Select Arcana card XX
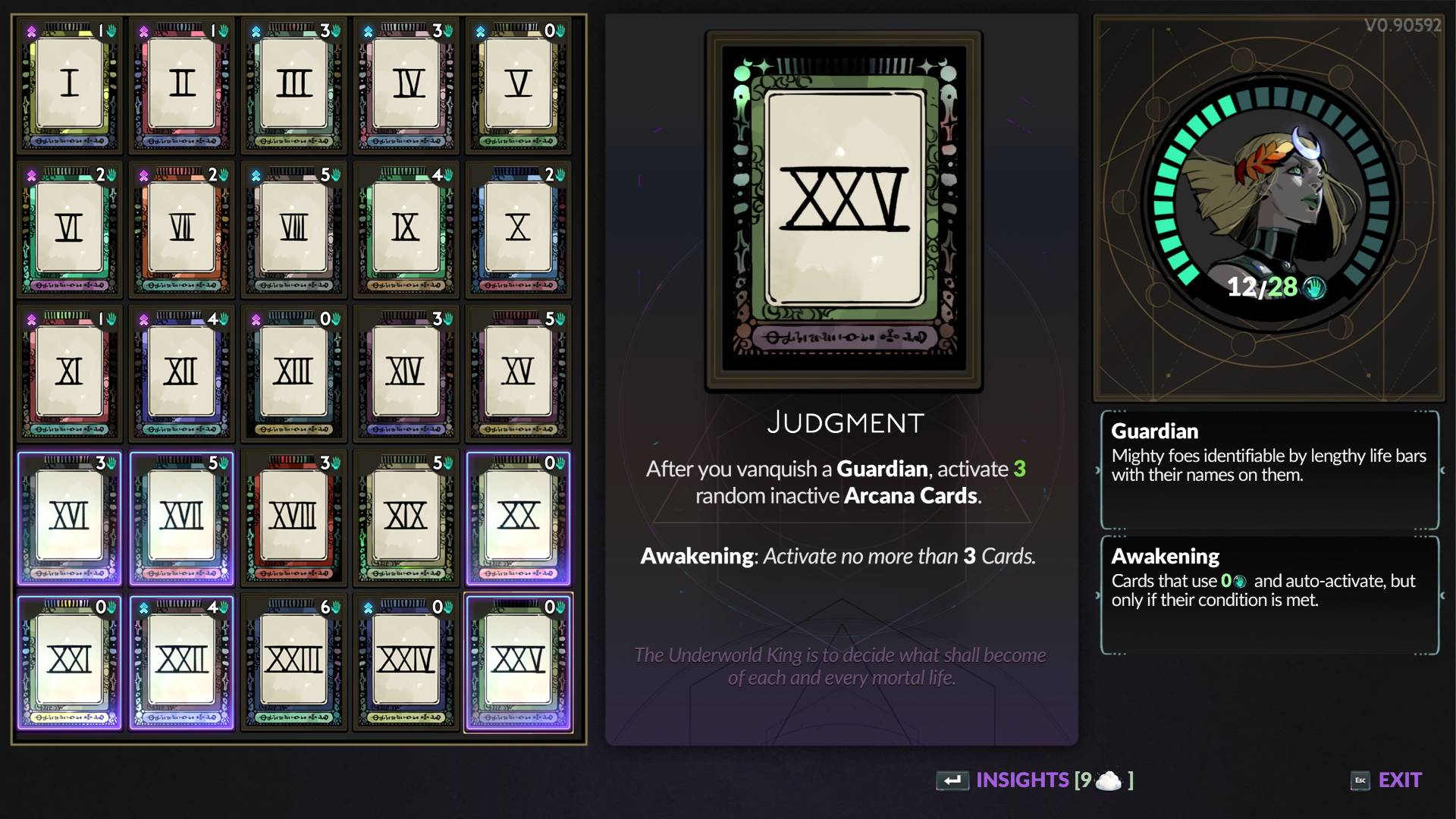Viewport: 1456px width, 819px height. [x=519, y=517]
